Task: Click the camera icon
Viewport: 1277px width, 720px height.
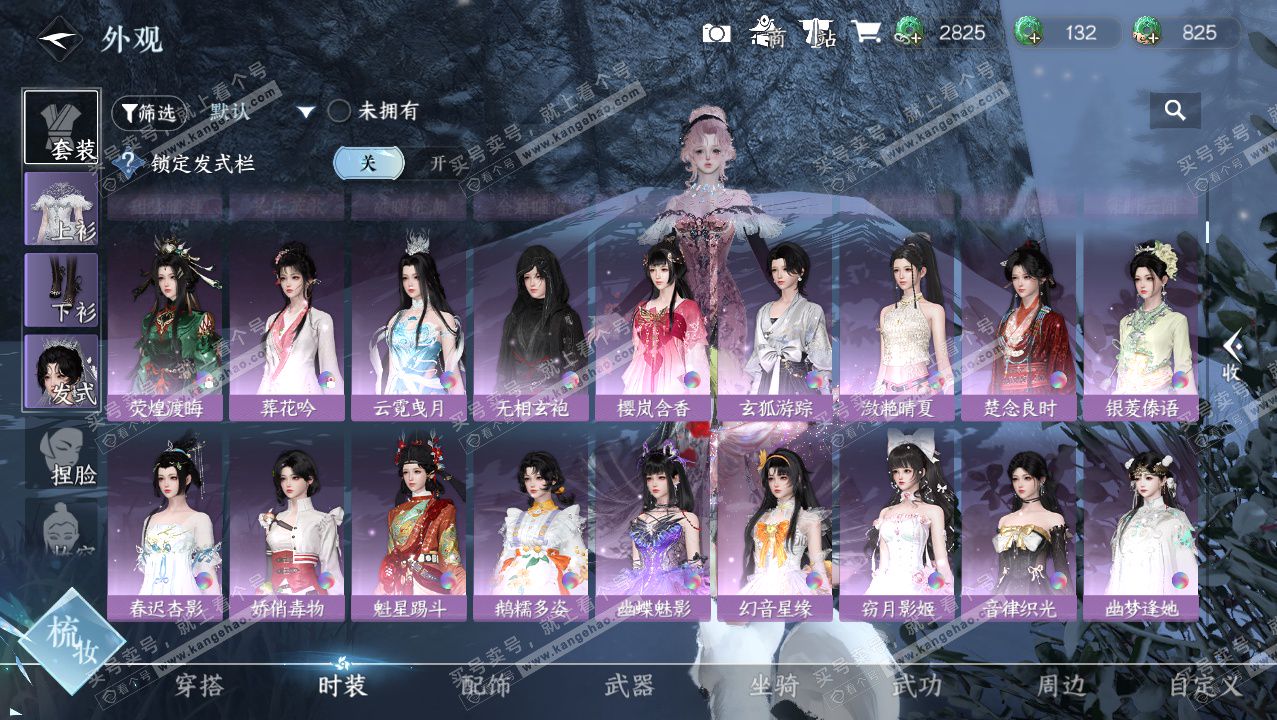Action: point(716,33)
